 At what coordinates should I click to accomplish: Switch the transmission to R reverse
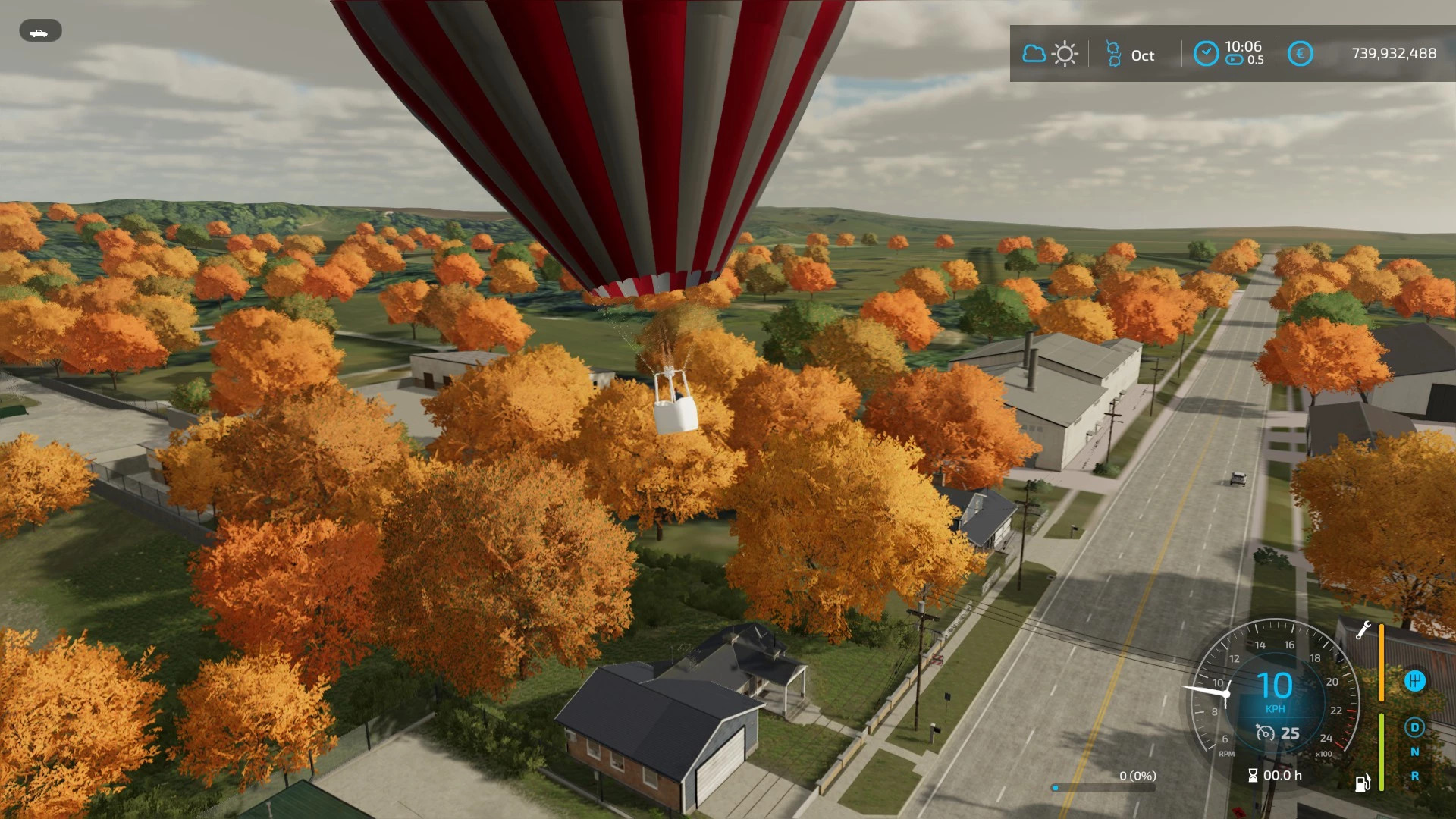click(1414, 776)
